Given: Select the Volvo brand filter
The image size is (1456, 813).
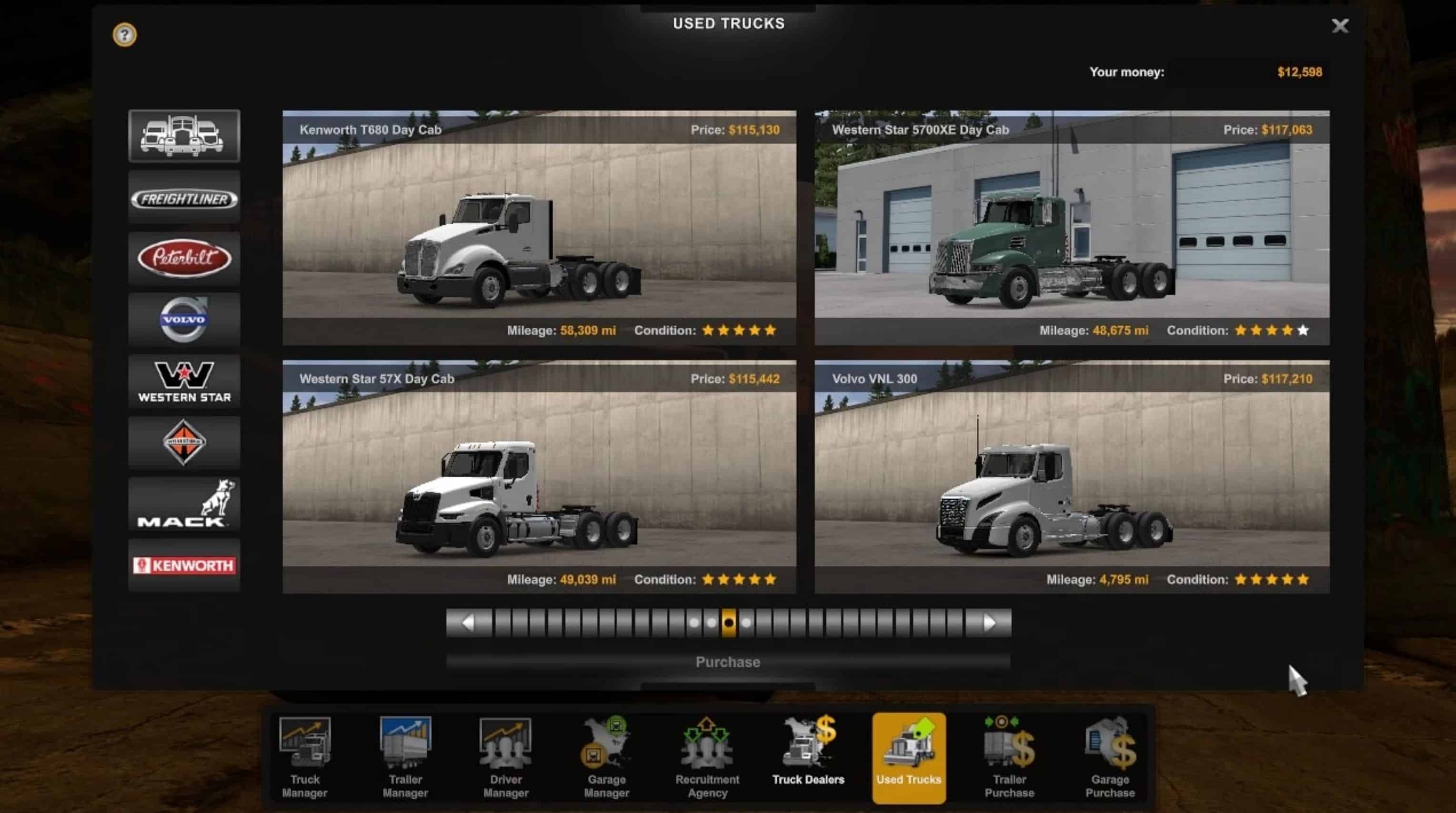Looking at the screenshot, I should pos(184,320).
